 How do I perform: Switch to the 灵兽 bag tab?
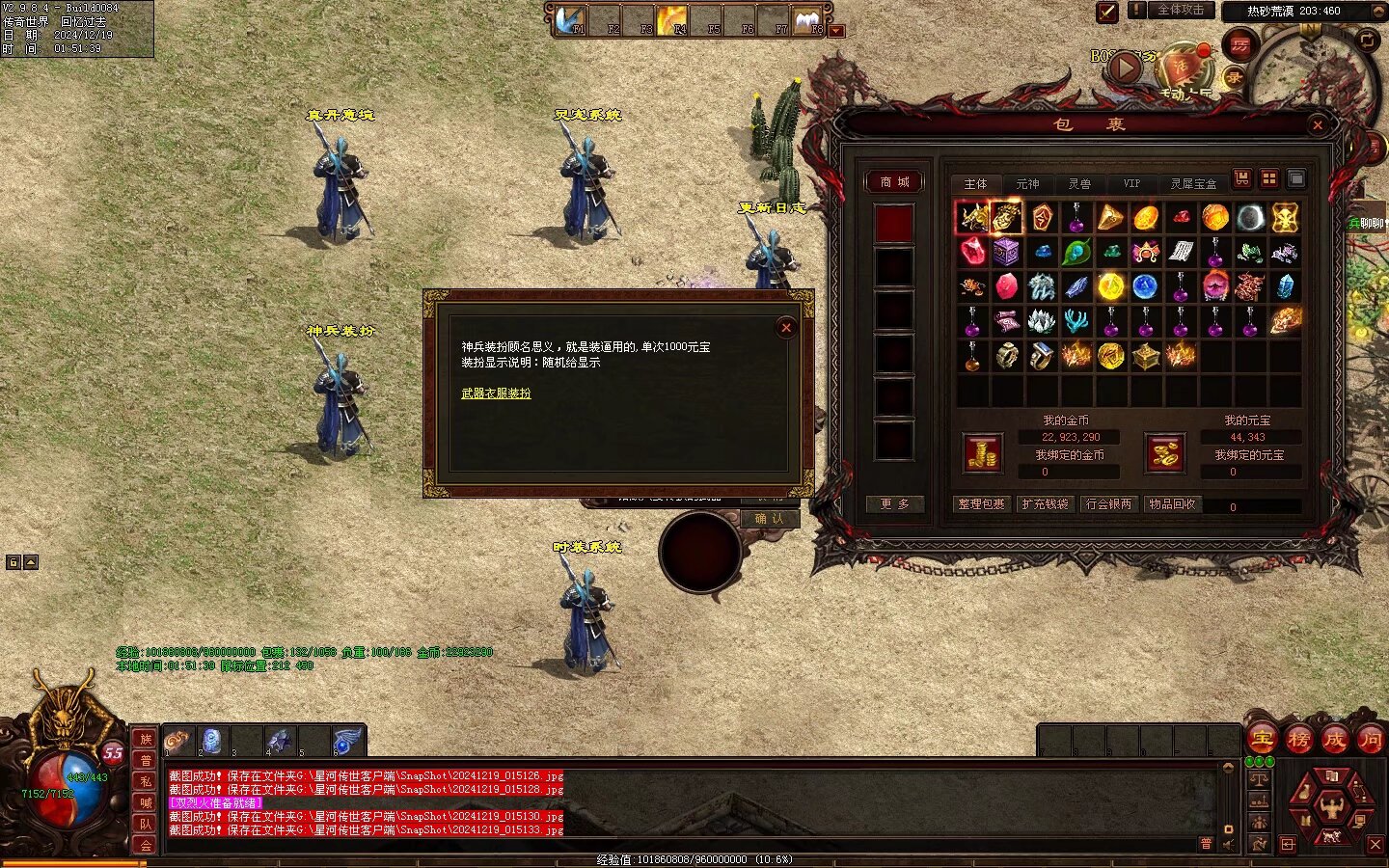click(x=1079, y=183)
